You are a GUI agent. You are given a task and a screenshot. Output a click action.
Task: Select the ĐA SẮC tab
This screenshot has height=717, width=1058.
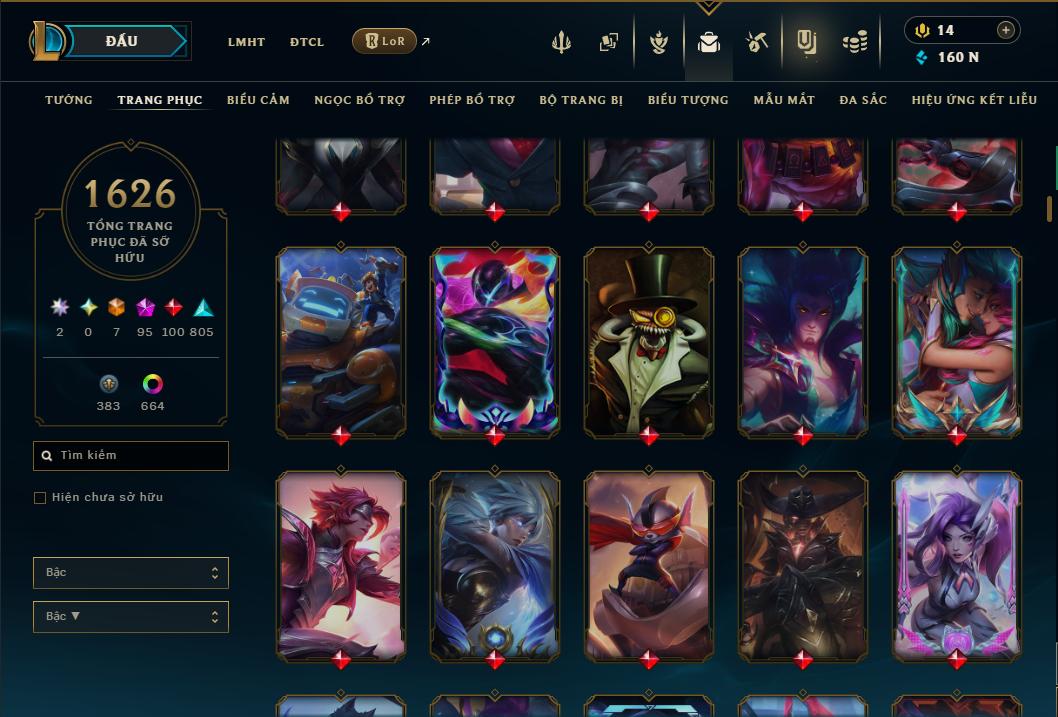pos(863,100)
